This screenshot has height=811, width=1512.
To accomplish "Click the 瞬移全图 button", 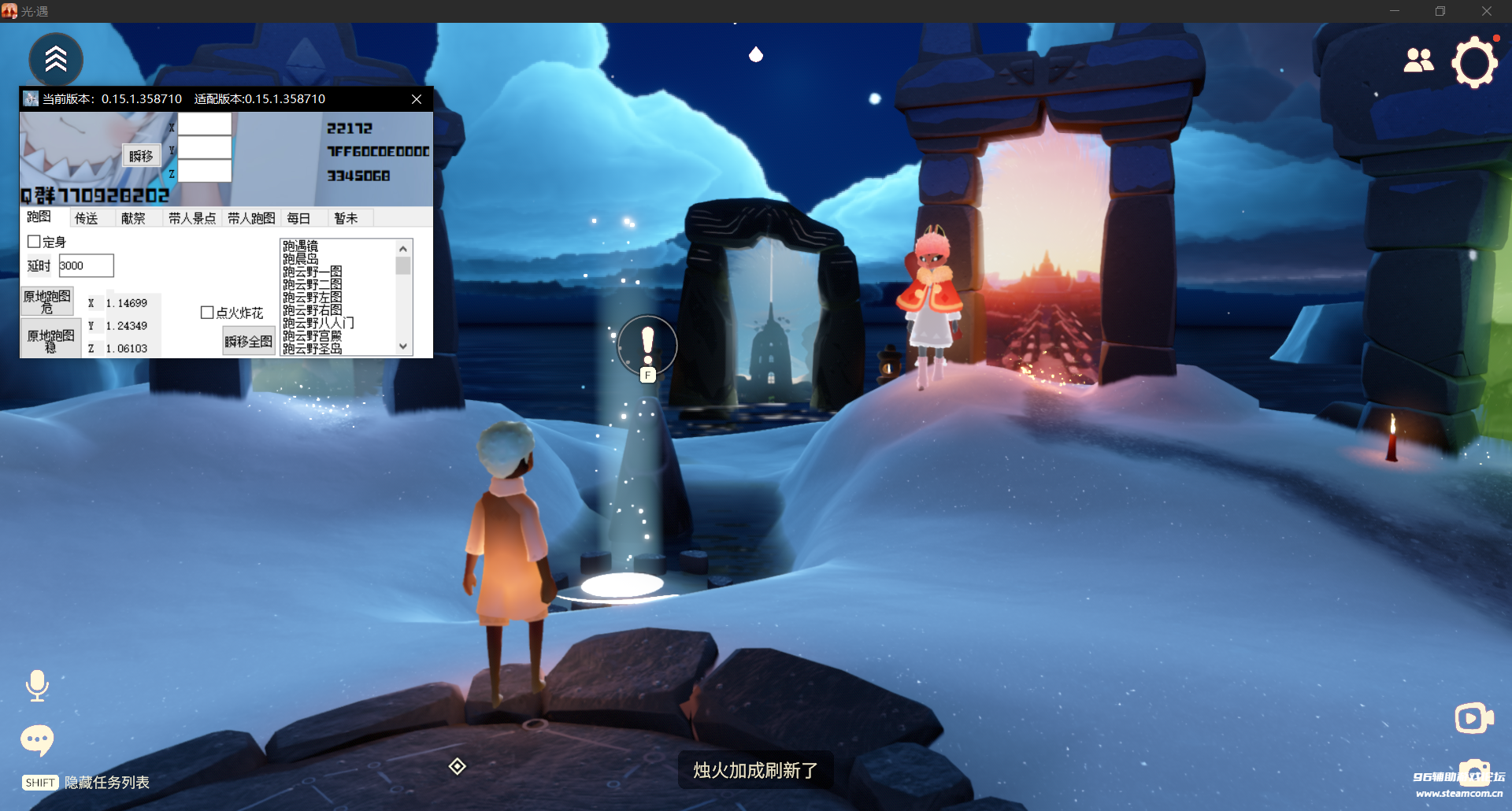I will click(x=248, y=341).
